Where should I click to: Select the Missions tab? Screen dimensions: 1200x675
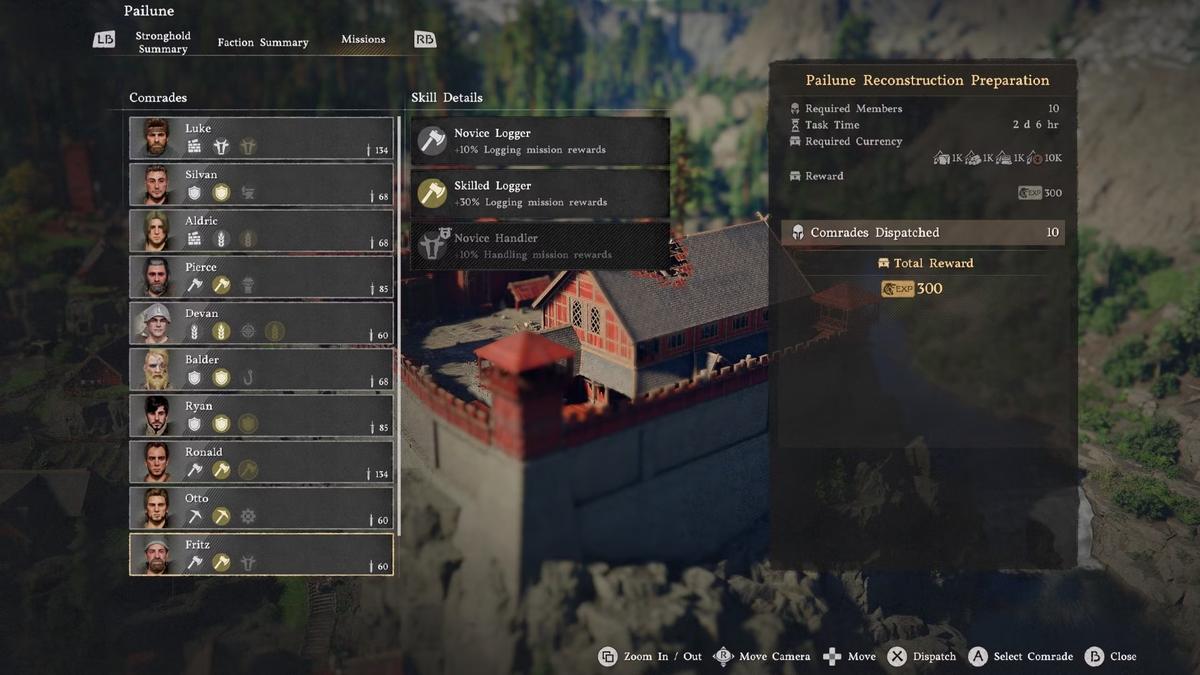pos(363,40)
